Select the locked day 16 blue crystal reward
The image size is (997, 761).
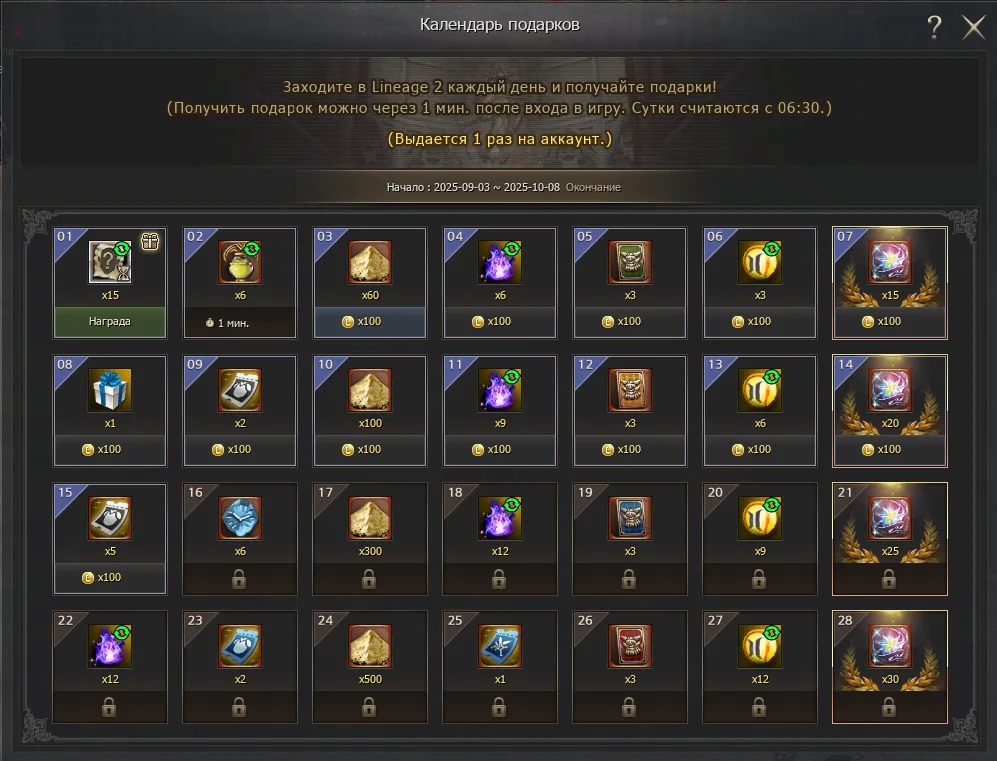point(240,518)
